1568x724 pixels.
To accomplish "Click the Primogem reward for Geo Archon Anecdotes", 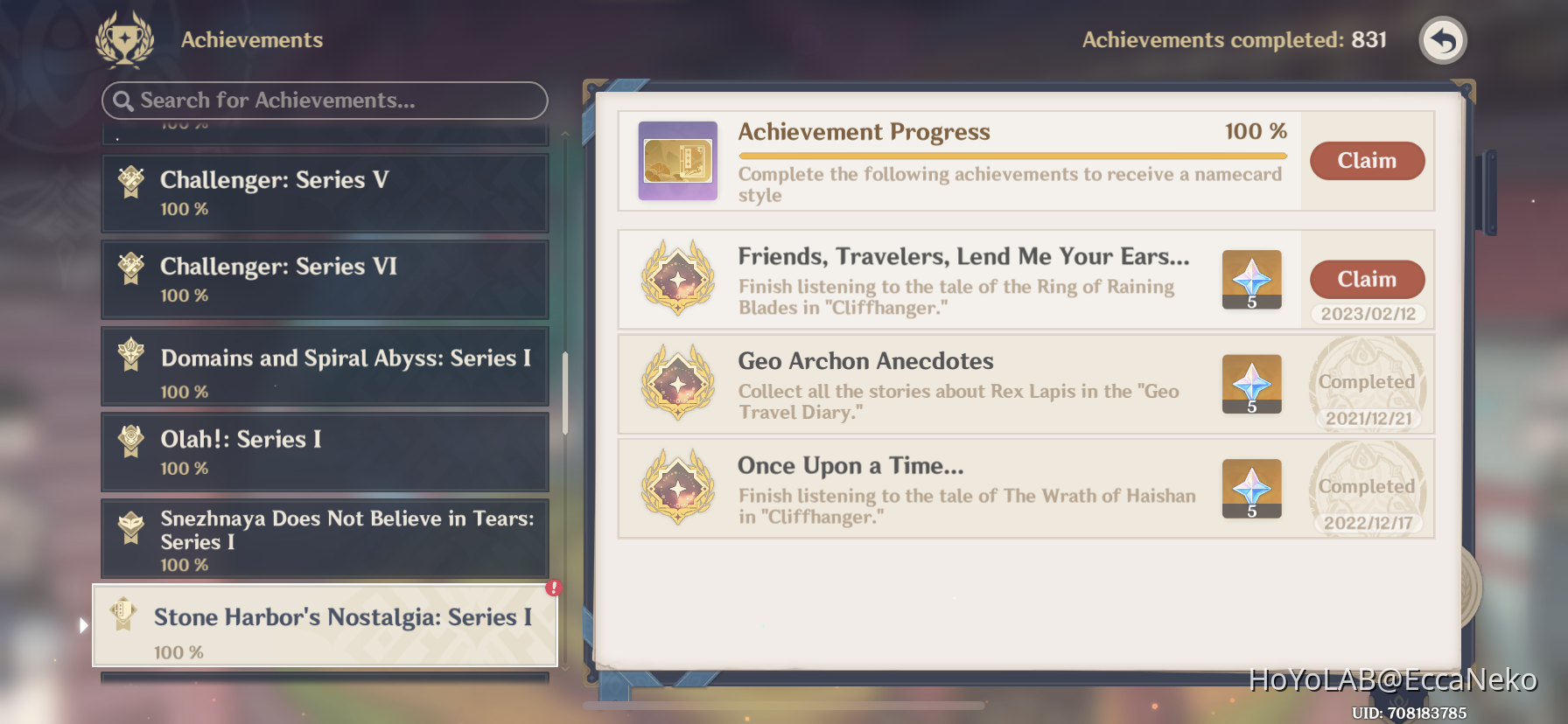I will click(1251, 385).
